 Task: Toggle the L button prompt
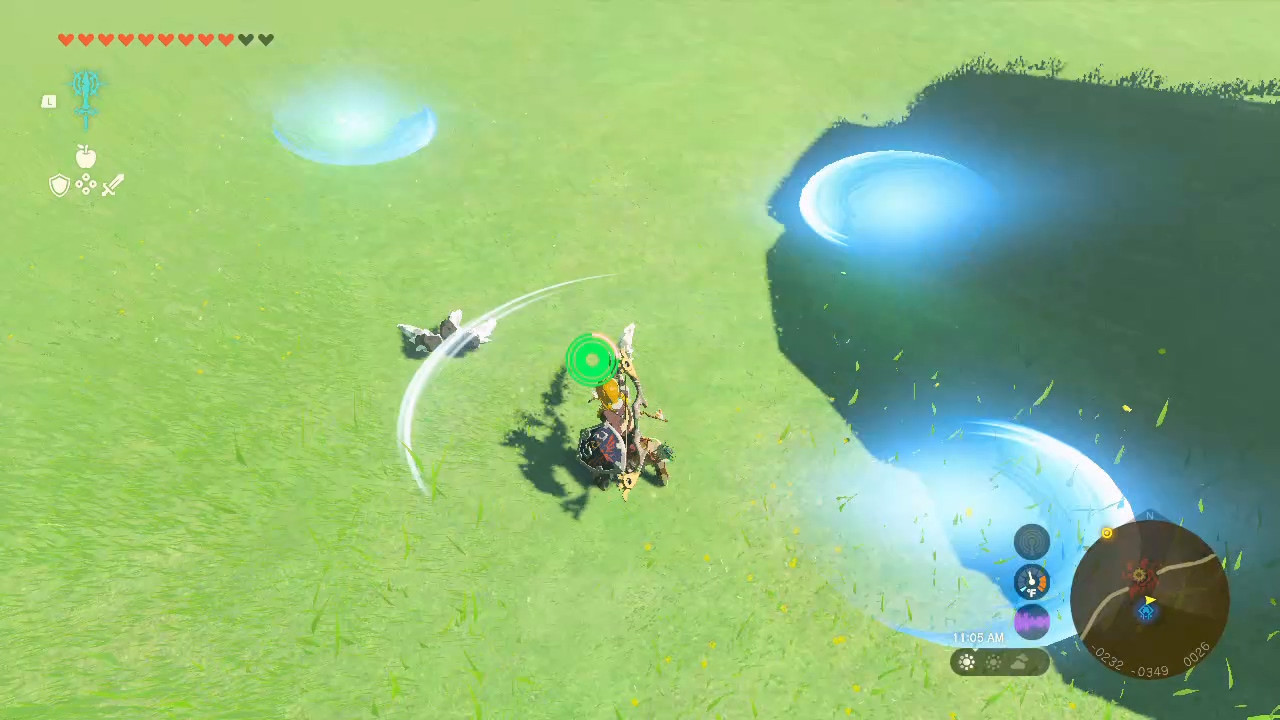click(50, 101)
